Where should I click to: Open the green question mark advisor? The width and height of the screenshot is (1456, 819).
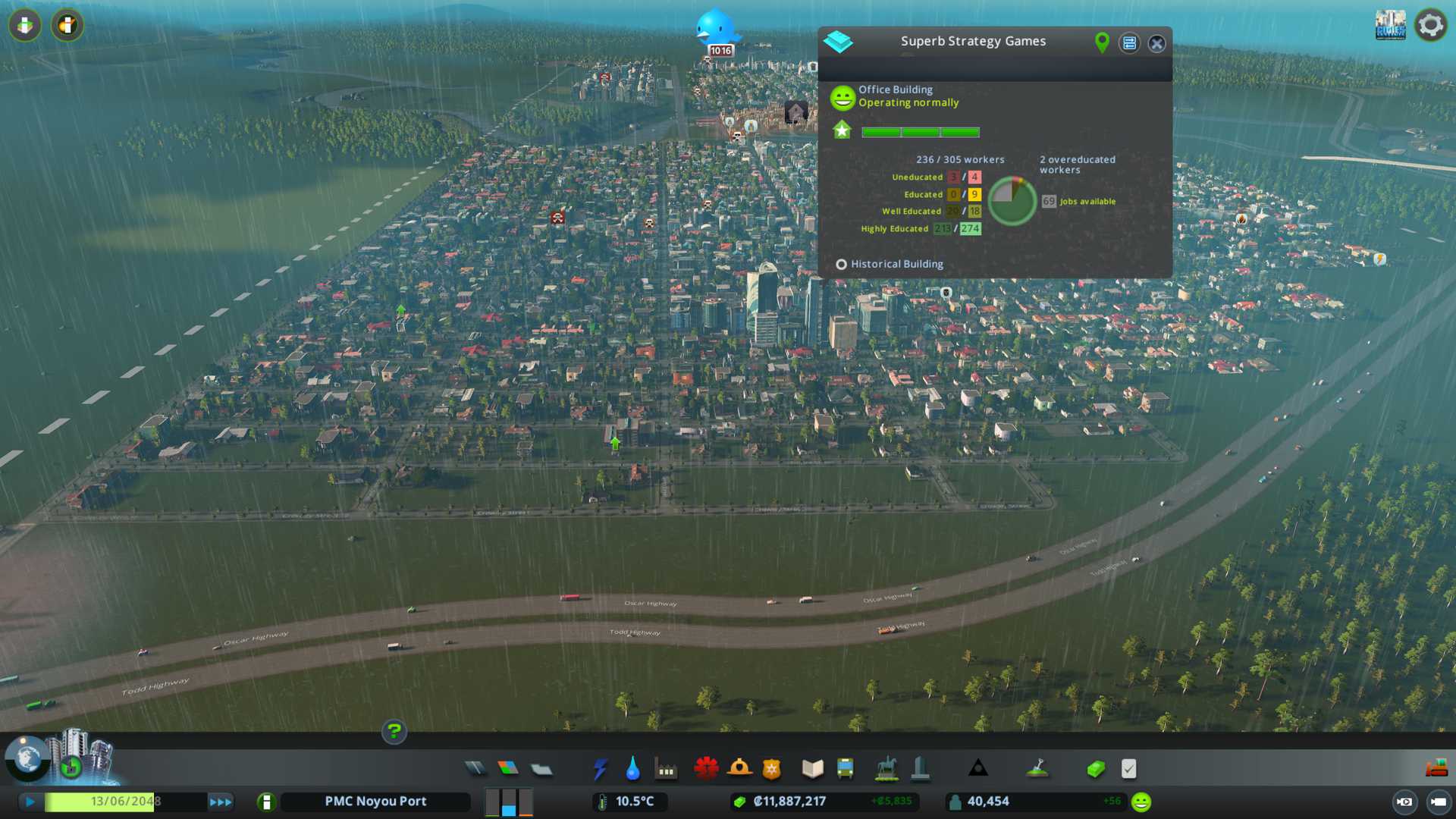point(394,732)
